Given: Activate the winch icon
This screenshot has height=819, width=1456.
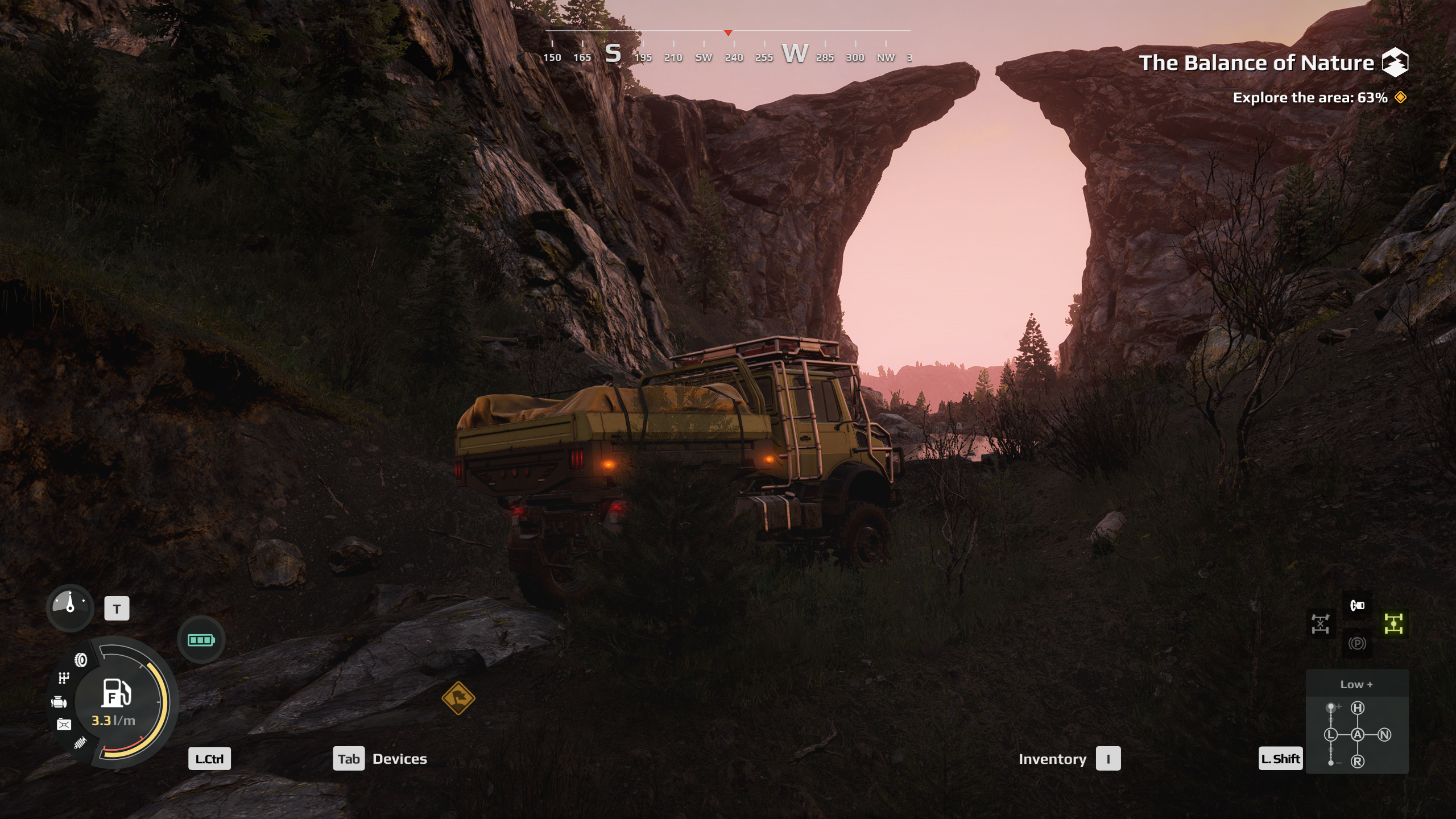Looking at the screenshot, I should coord(1357,605).
